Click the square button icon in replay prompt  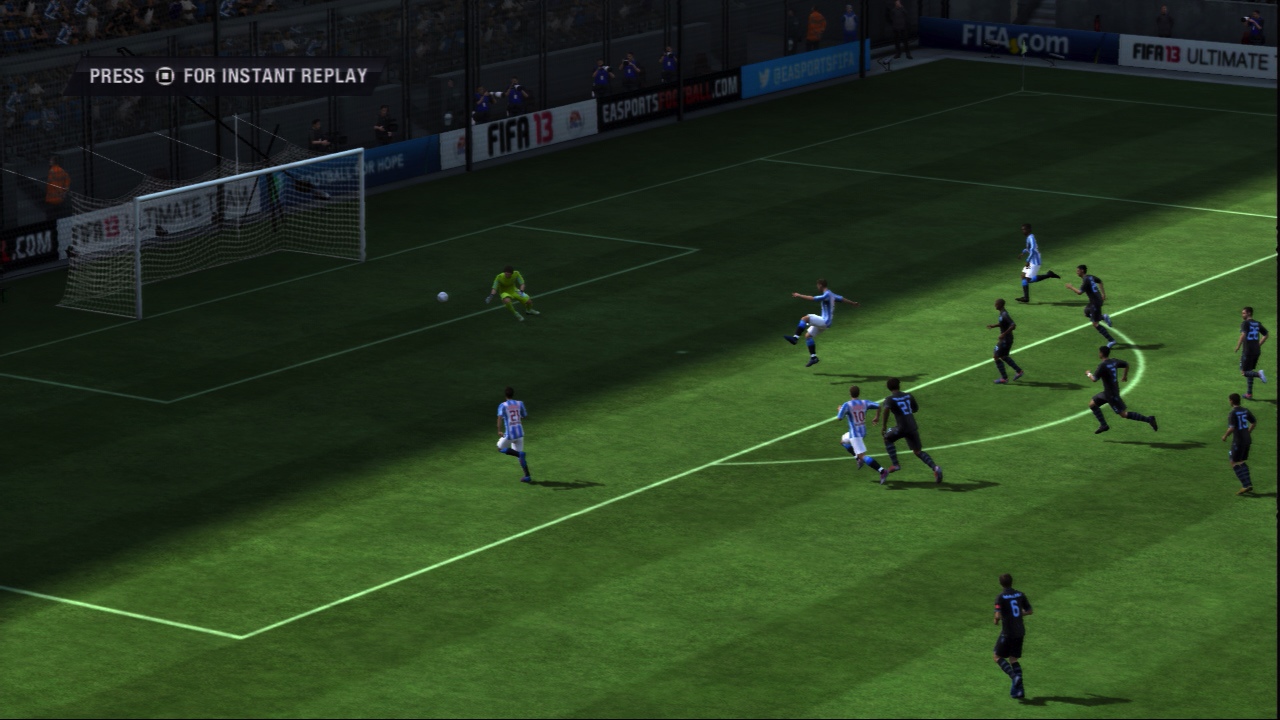coord(165,74)
